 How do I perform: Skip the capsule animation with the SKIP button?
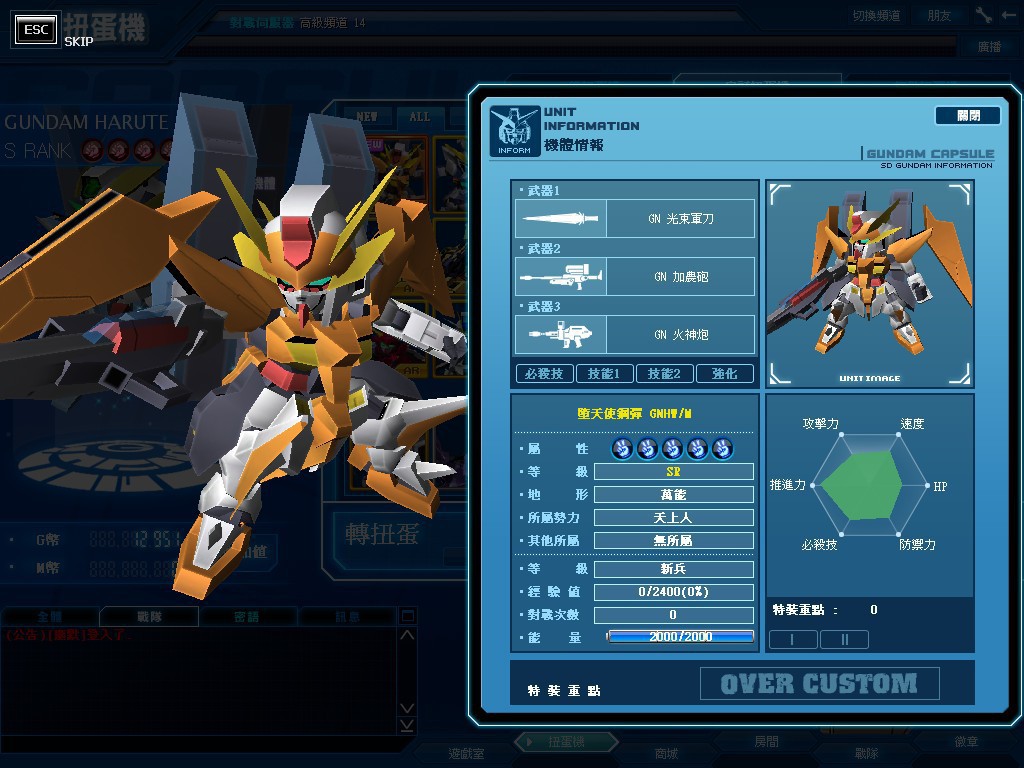(37, 30)
